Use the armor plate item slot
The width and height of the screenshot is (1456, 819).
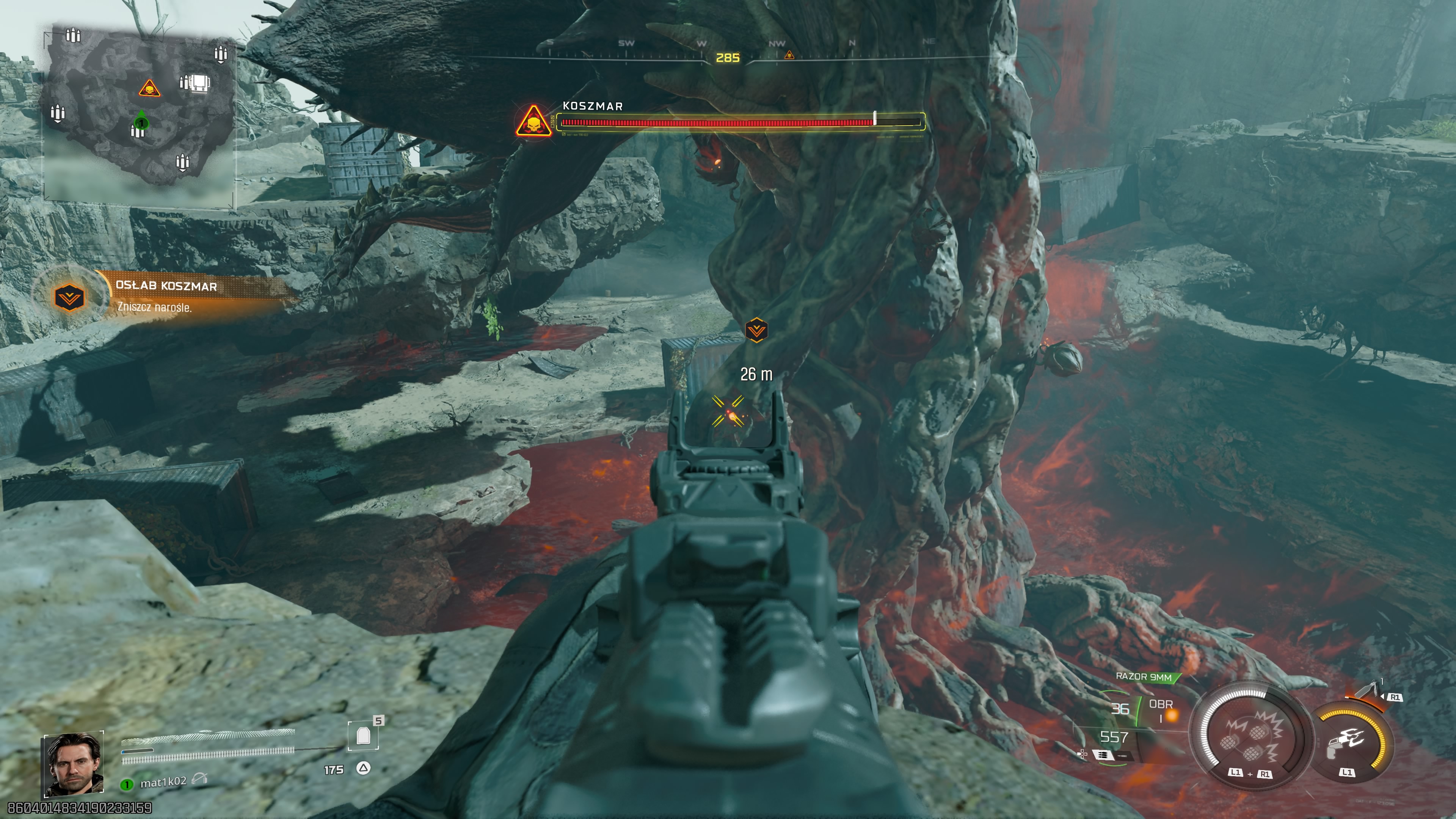363,735
